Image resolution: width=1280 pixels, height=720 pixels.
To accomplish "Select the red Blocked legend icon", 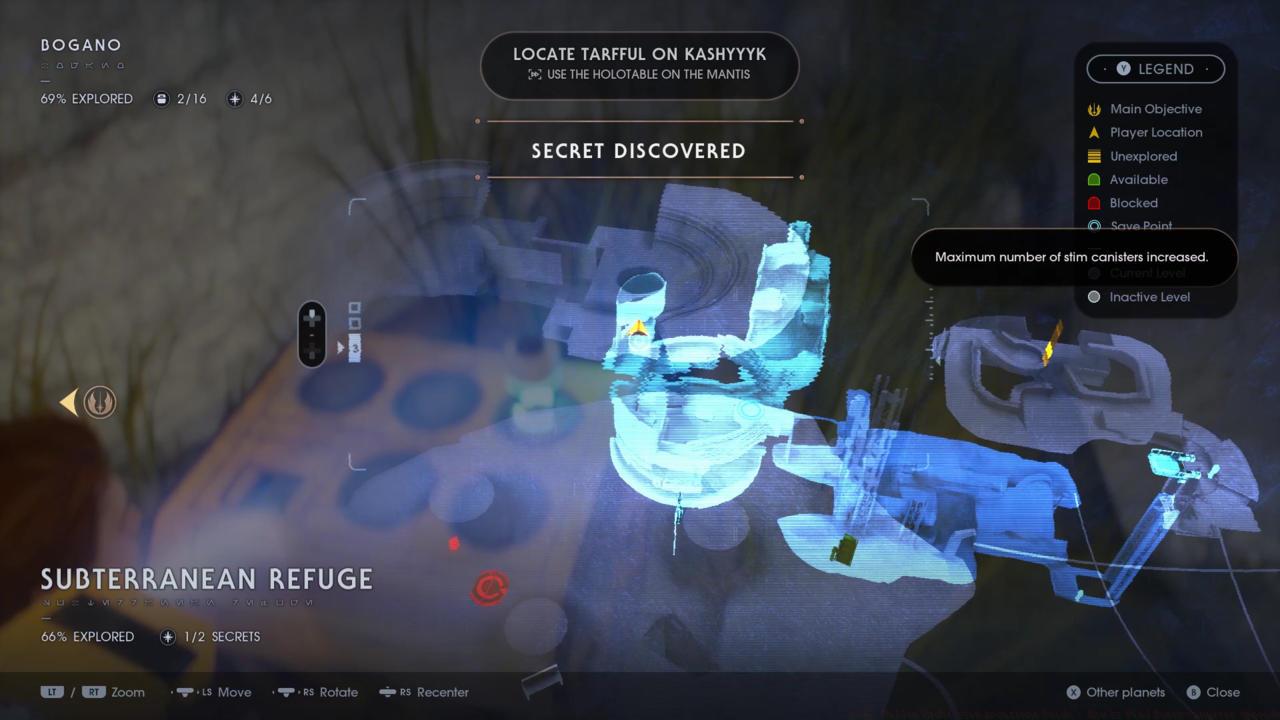I will coord(1094,203).
